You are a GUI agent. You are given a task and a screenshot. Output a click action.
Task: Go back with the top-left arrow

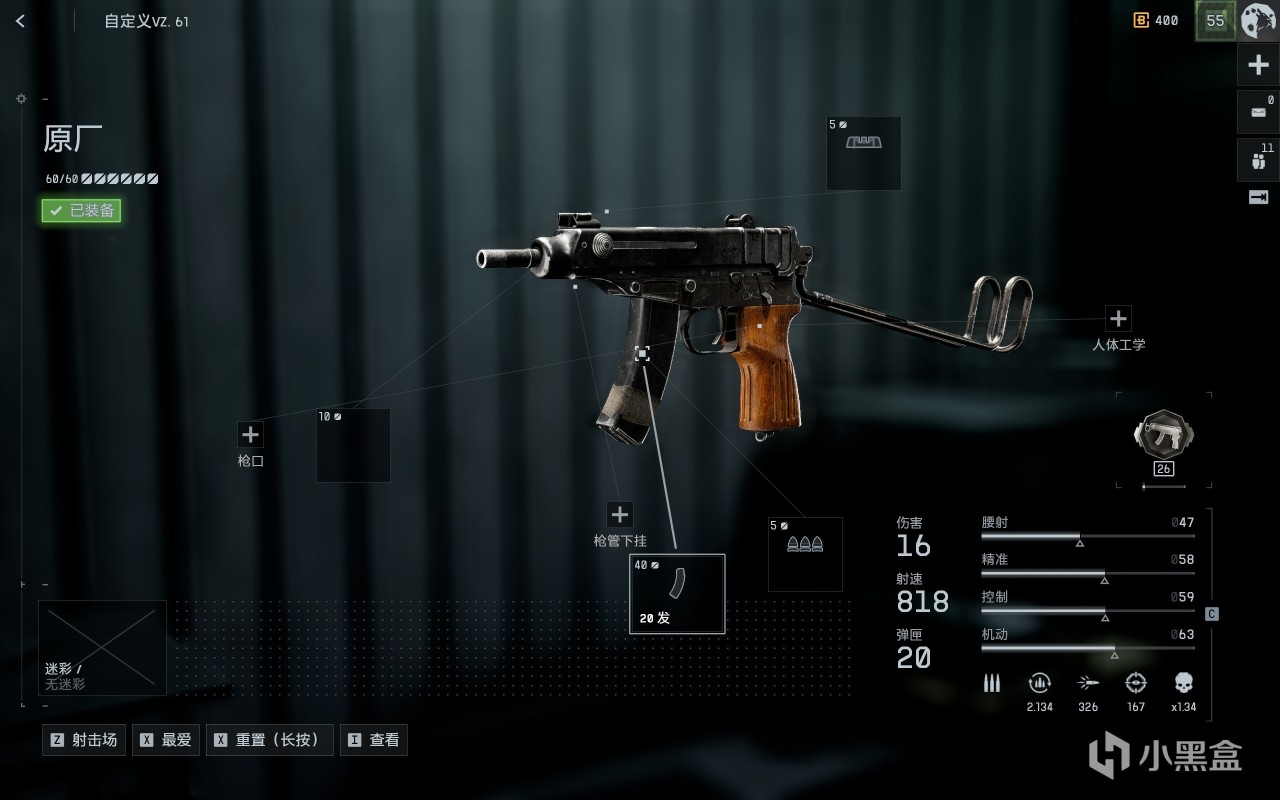point(21,21)
